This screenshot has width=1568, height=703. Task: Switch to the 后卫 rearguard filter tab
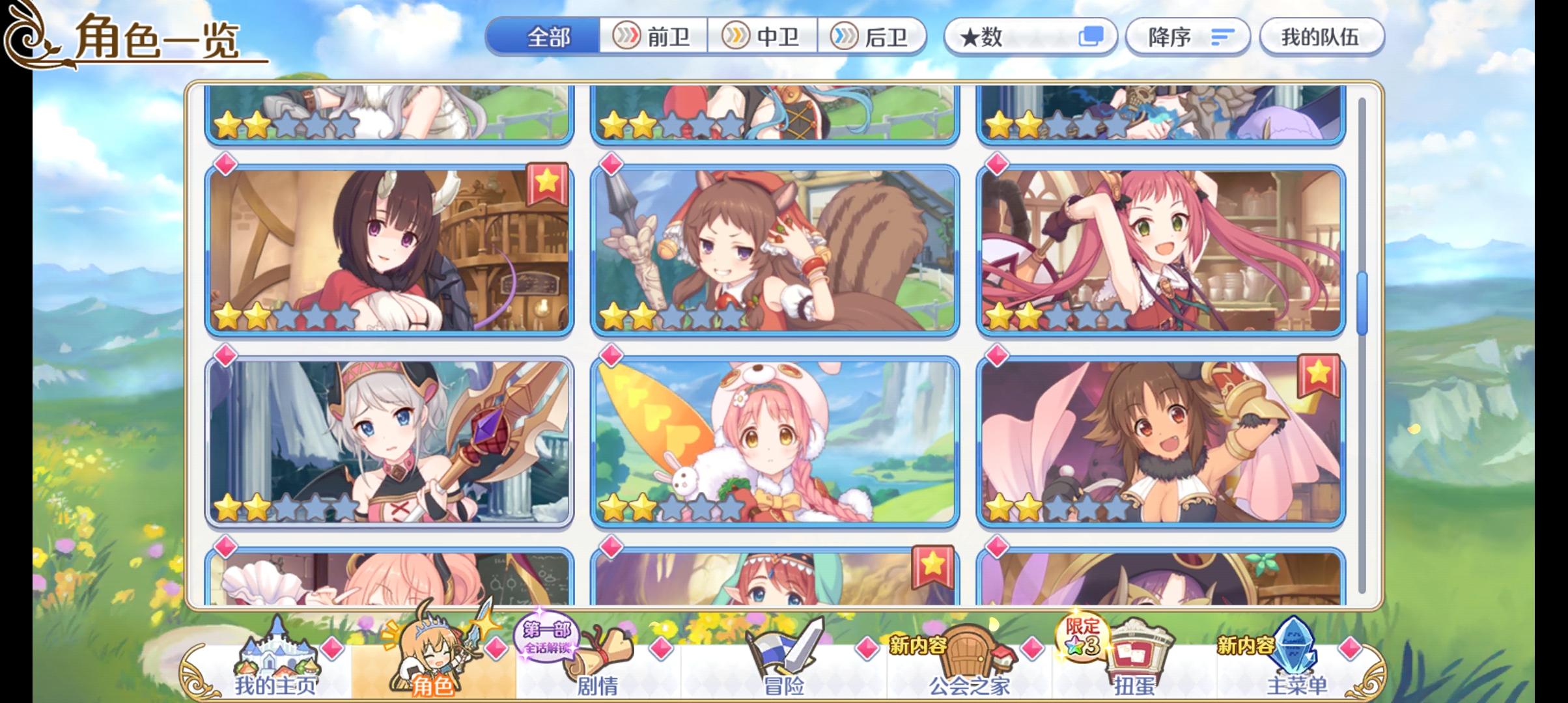(873, 37)
